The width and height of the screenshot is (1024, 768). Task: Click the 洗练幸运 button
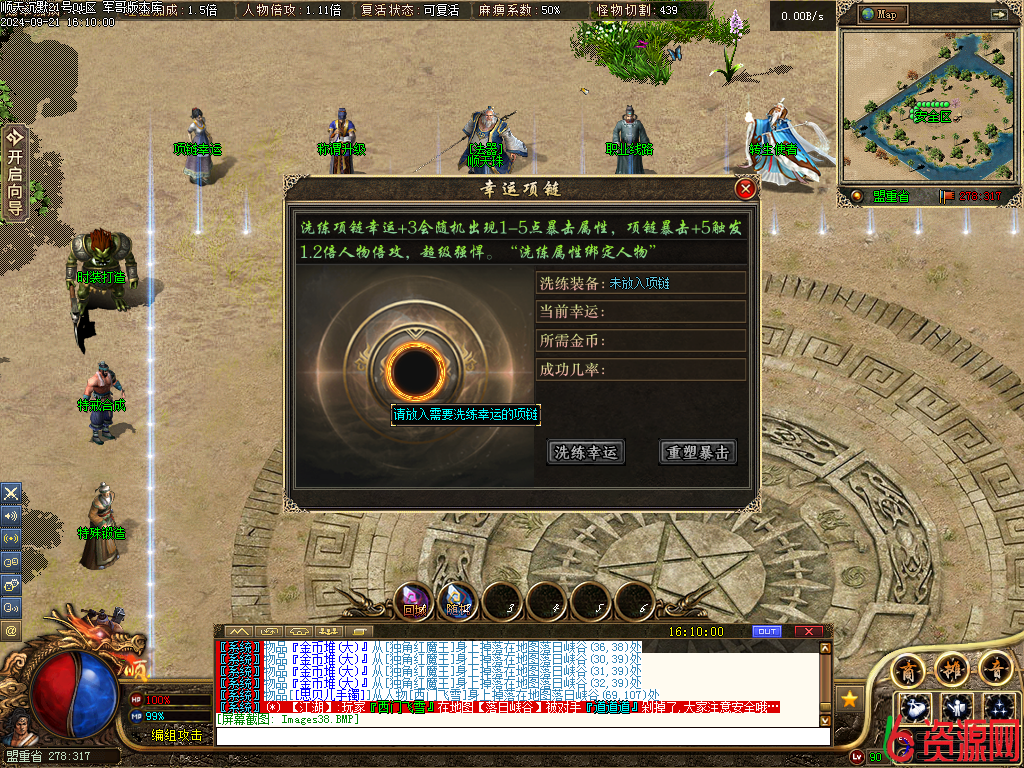coord(587,452)
